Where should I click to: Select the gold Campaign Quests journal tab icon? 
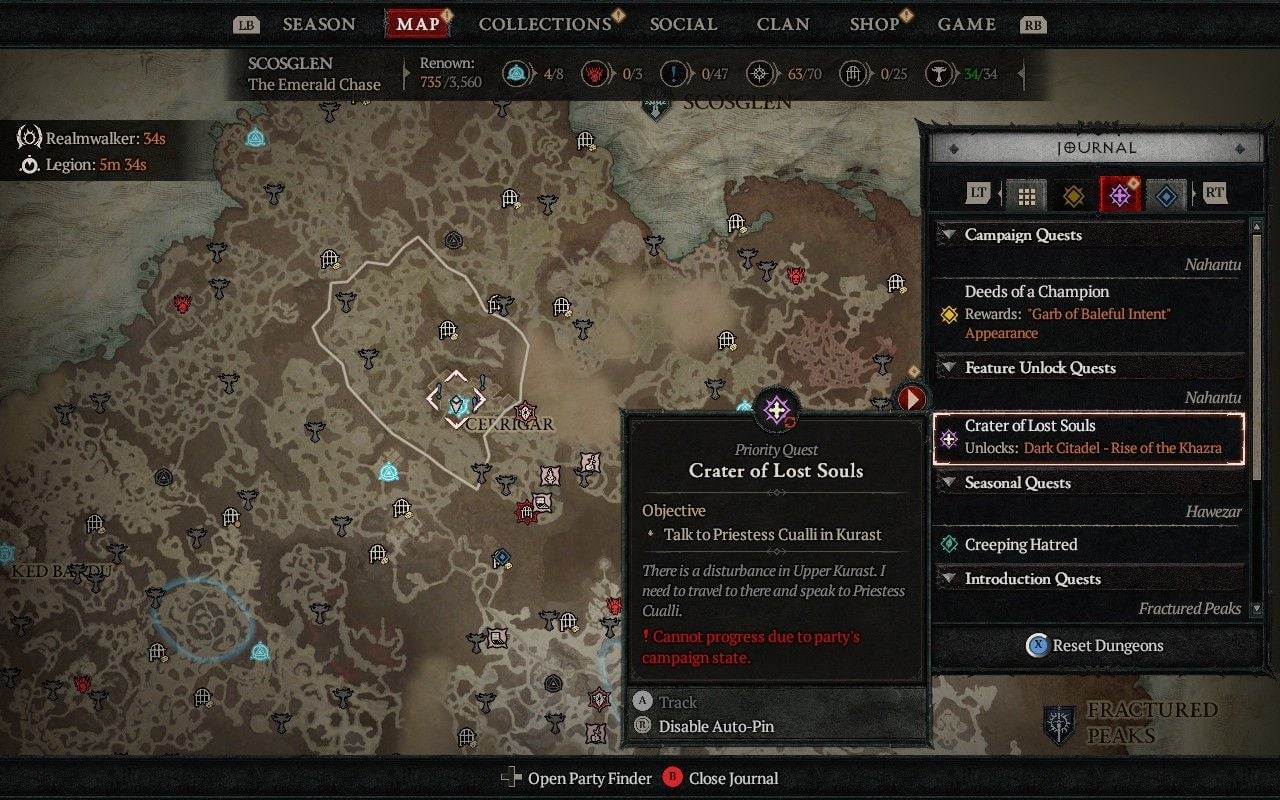(x=1075, y=195)
